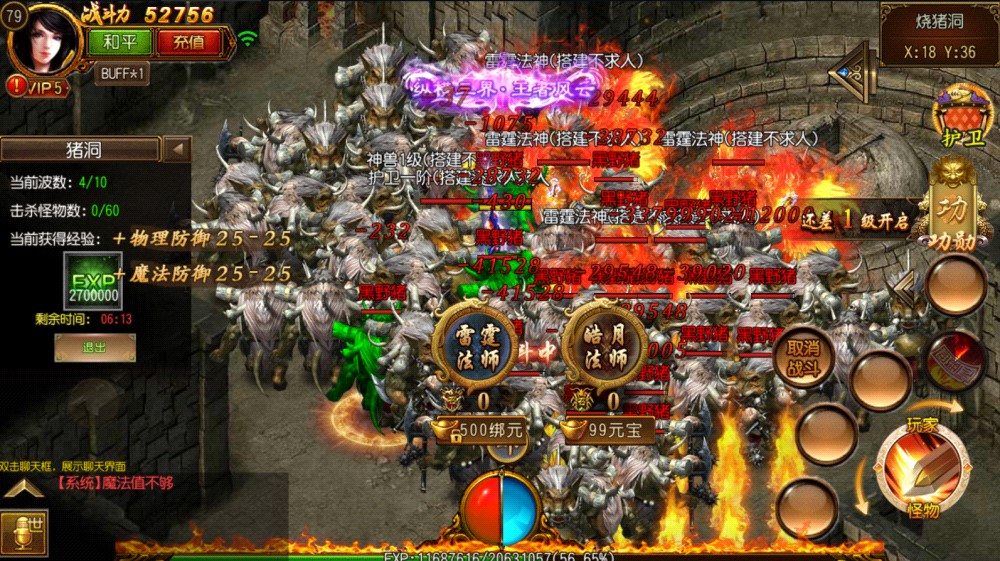Cancel auto-combat with 取消战斗
Image resolution: width=1000 pixels, height=561 pixels.
pyautogui.click(x=803, y=357)
